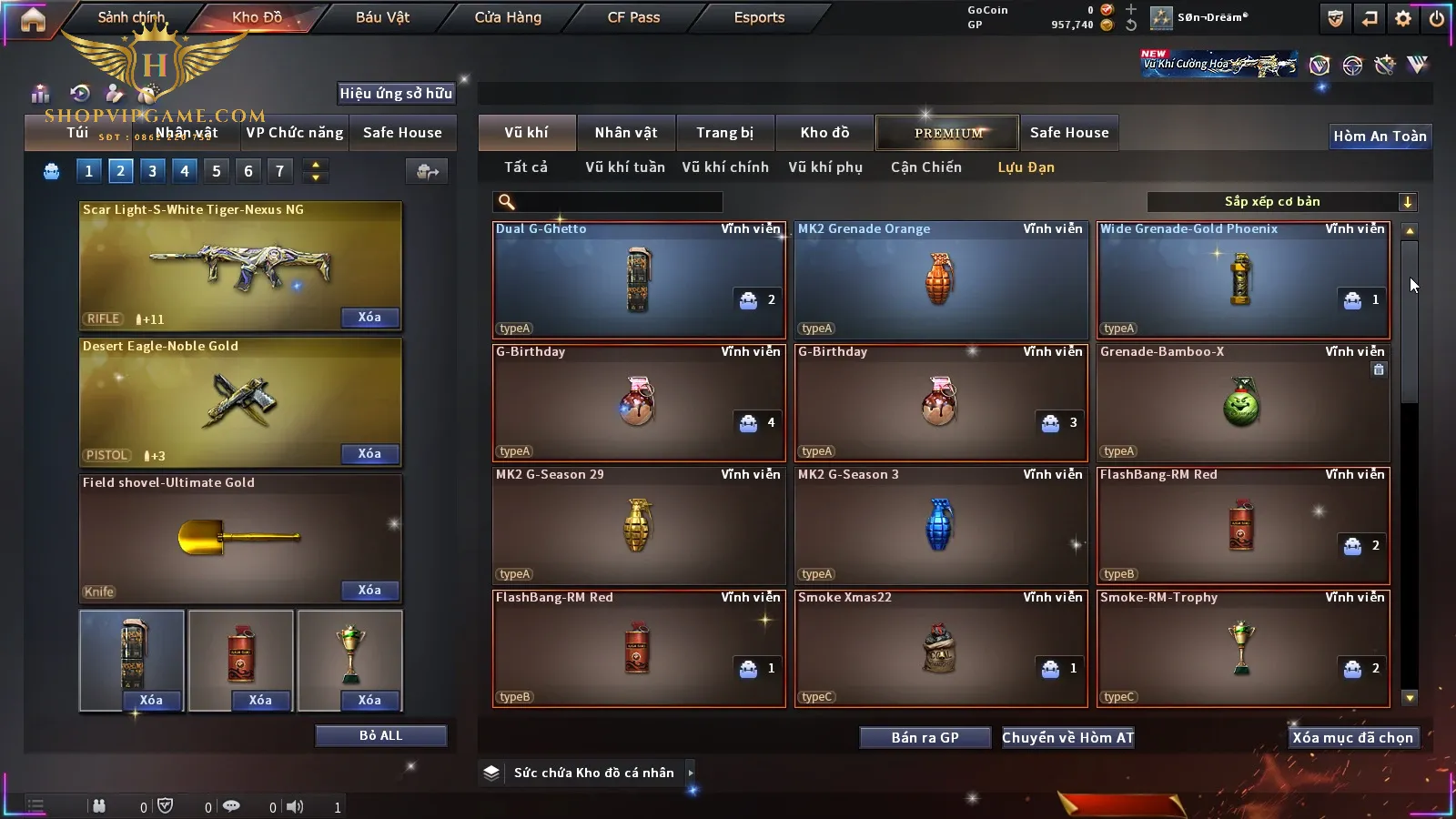This screenshot has width=1456, height=819.
Task: Click the Bán ra GP button
Action: click(925, 738)
